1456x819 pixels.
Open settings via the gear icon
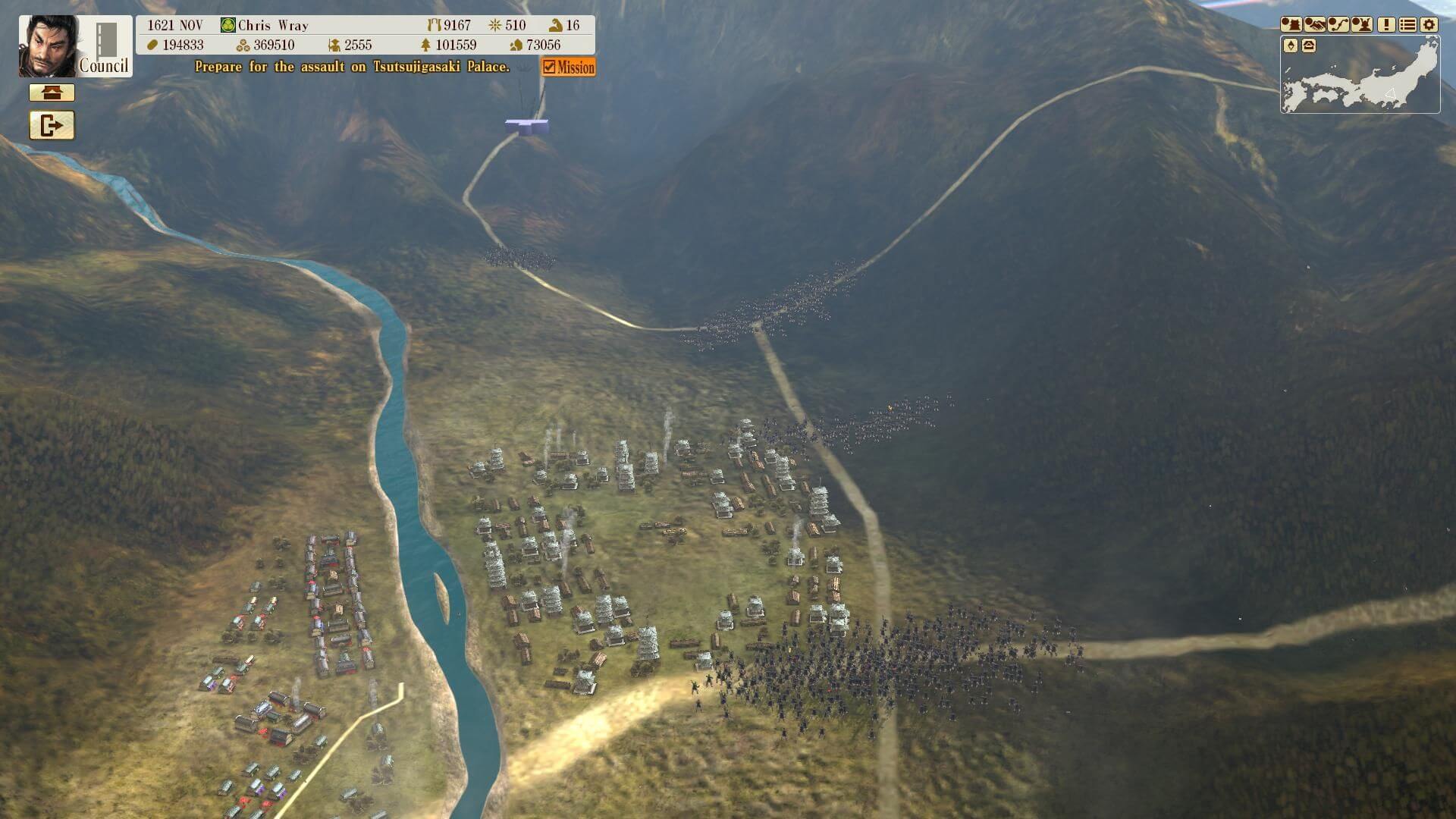(x=1429, y=24)
